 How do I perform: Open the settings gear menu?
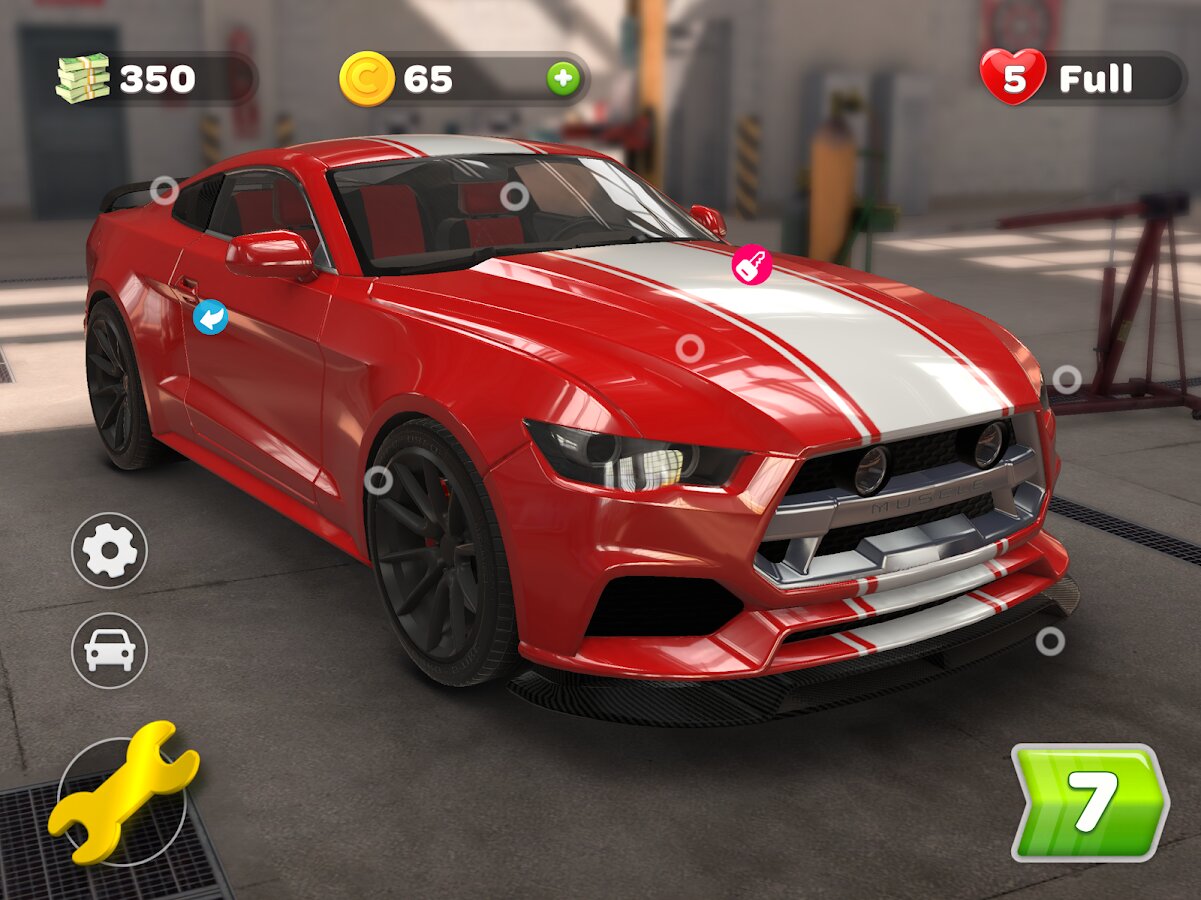pos(109,550)
